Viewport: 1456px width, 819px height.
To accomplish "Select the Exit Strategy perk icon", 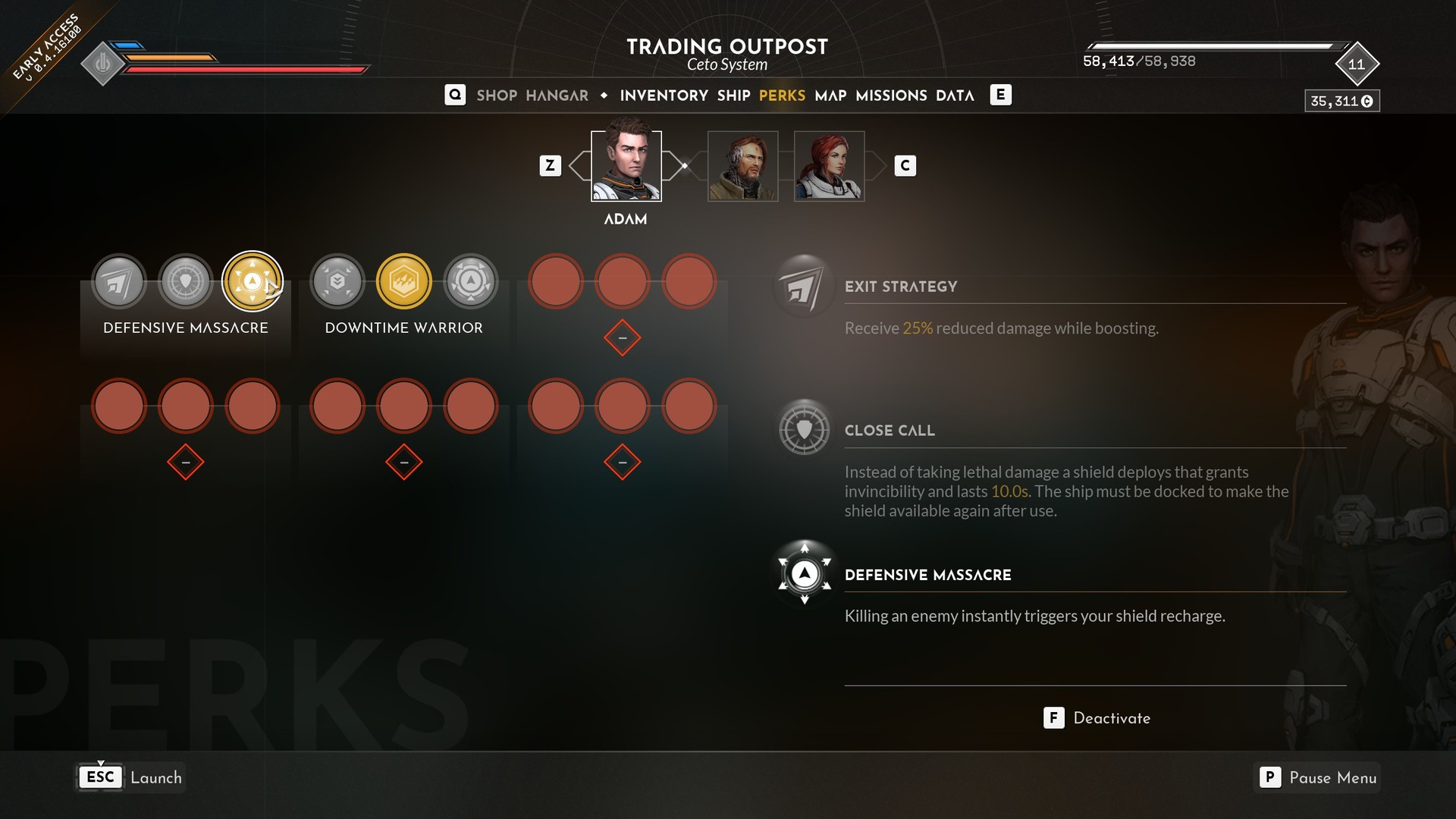I will pyautogui.click(x=119, y=282).
